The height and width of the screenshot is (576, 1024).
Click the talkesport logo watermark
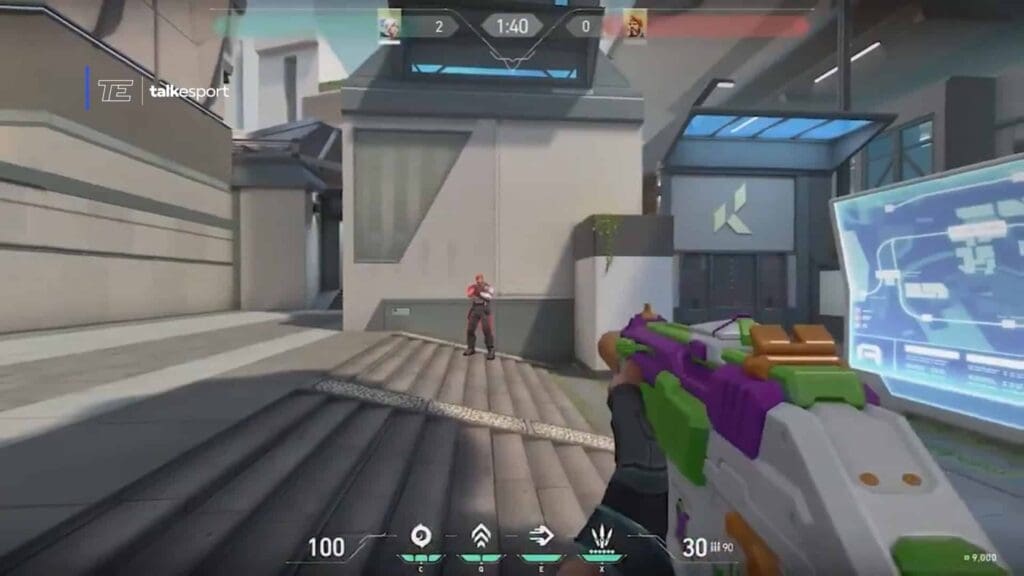(163, 91)
